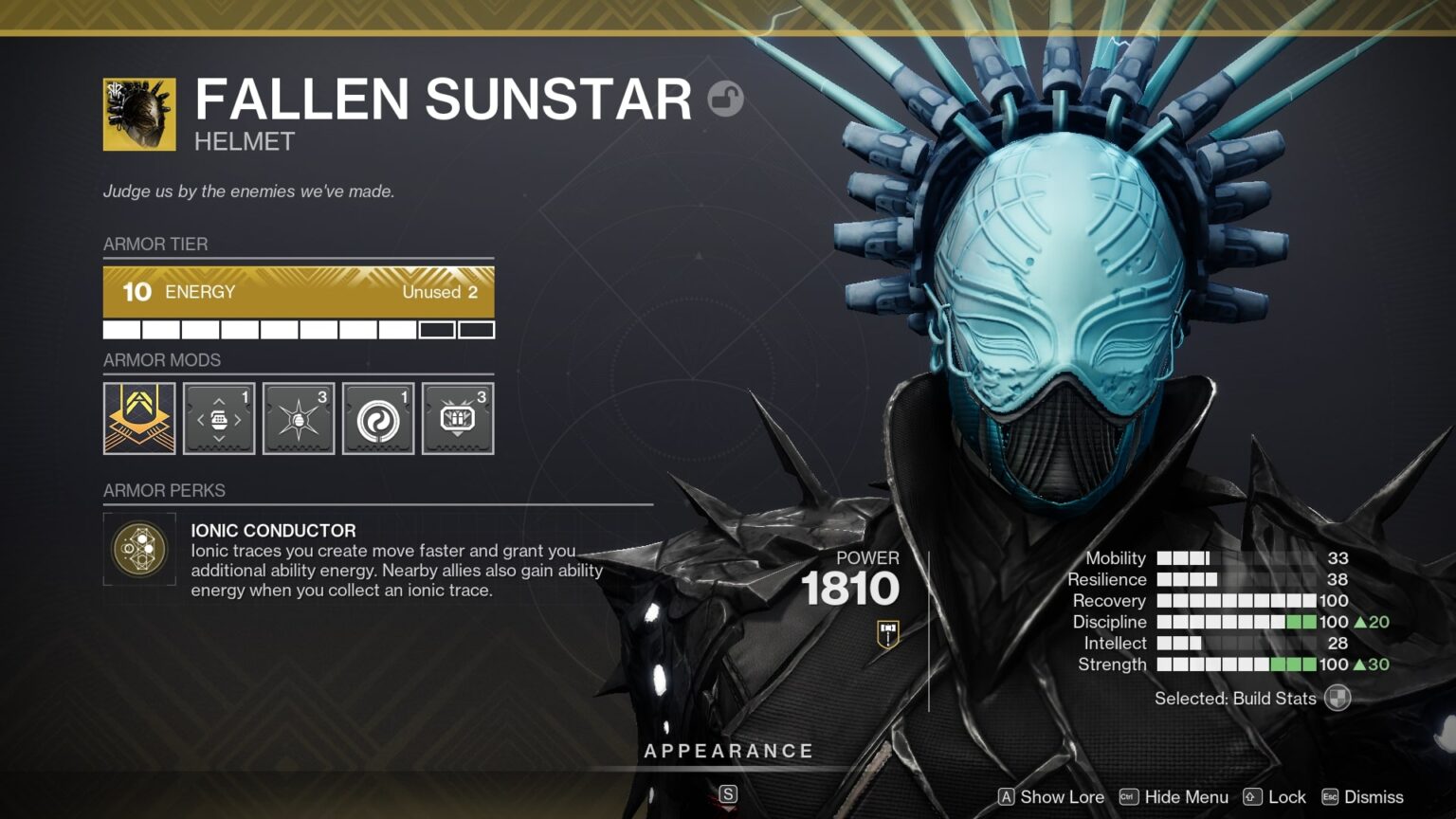This screenshot has height=819, width=1456.
Task: Click the Esc key icon next to Dismiss
Action: (x=1330, y=797)
